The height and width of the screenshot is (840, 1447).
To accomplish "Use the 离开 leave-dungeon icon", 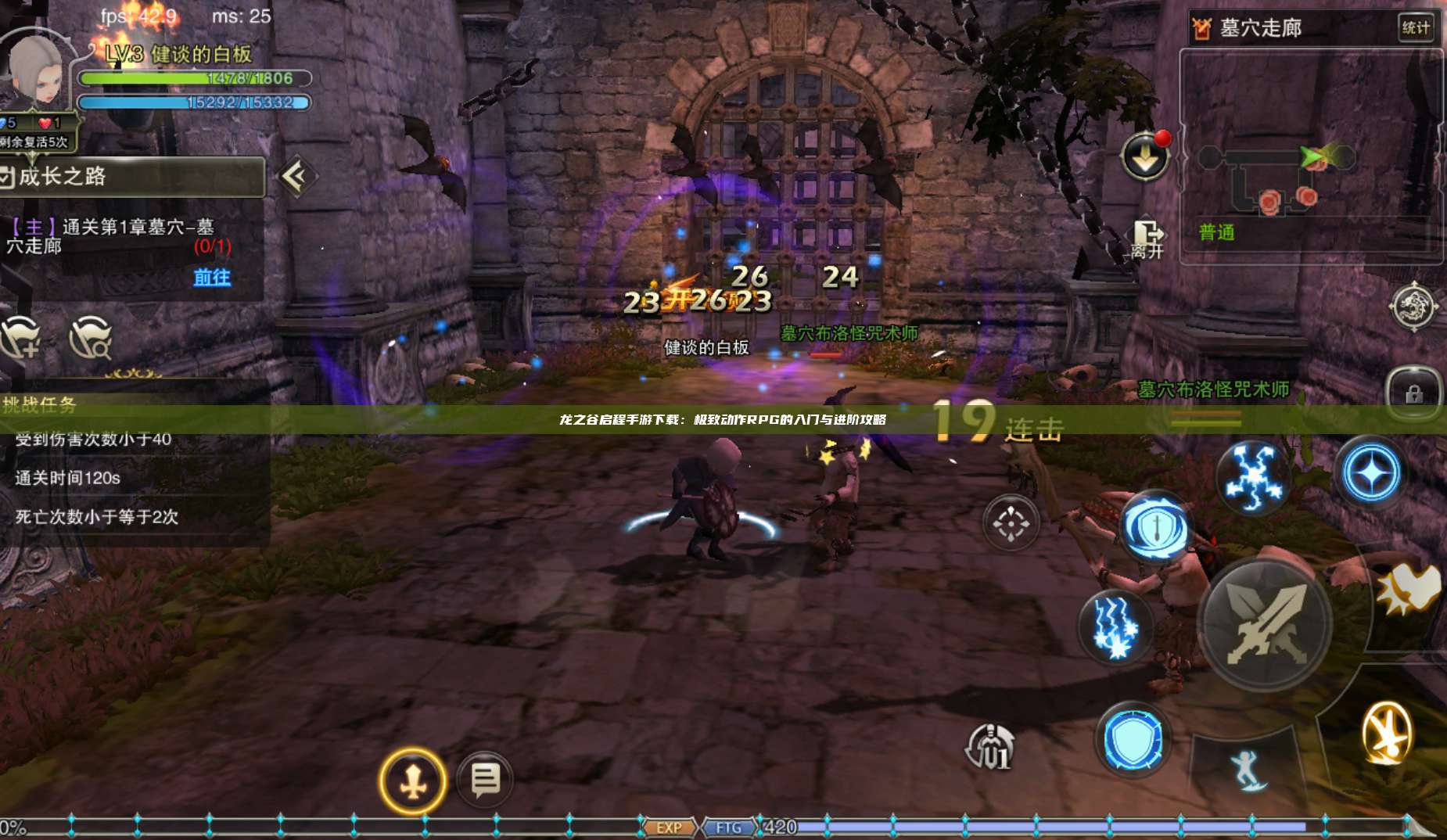I will (1146, 235).
